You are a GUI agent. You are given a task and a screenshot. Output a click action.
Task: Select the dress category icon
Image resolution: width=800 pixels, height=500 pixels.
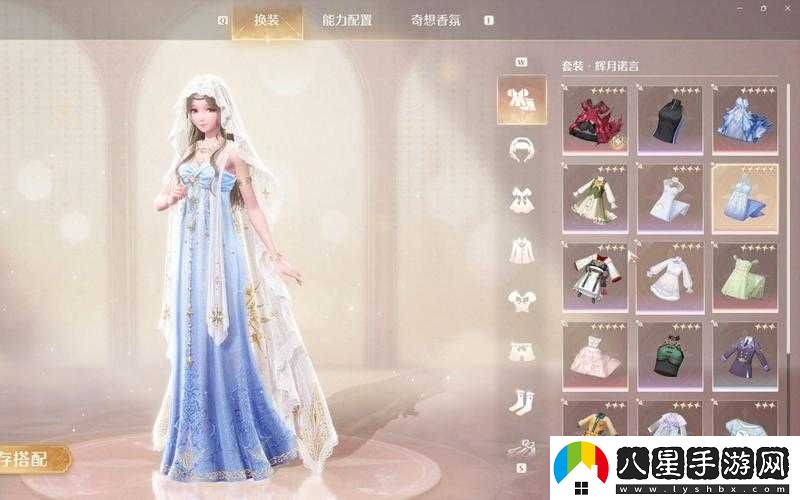521,199
